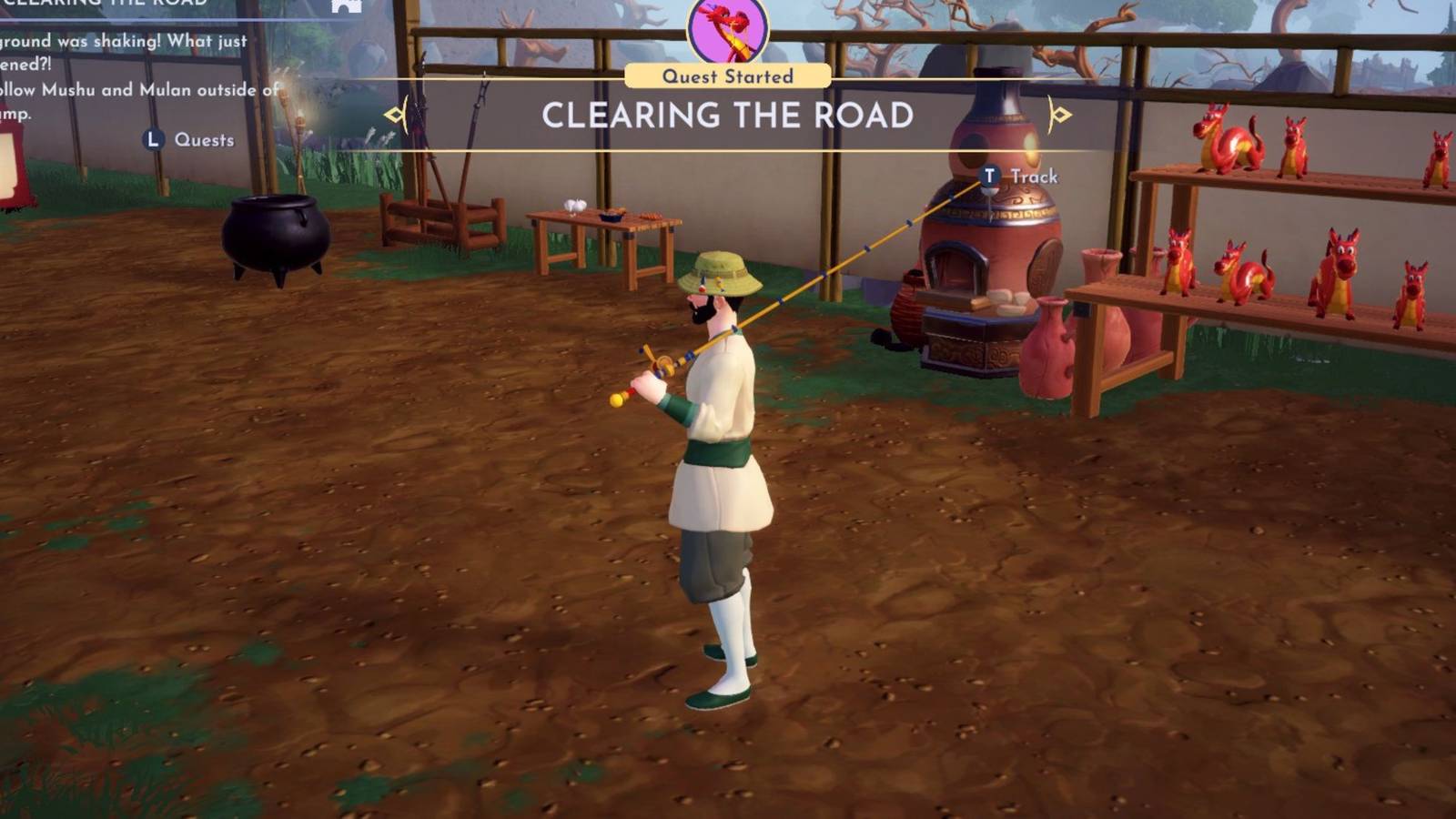Expand the Clearing the Road quest title
Viewport: 1456px width, 819px height.
click(726, 113)
